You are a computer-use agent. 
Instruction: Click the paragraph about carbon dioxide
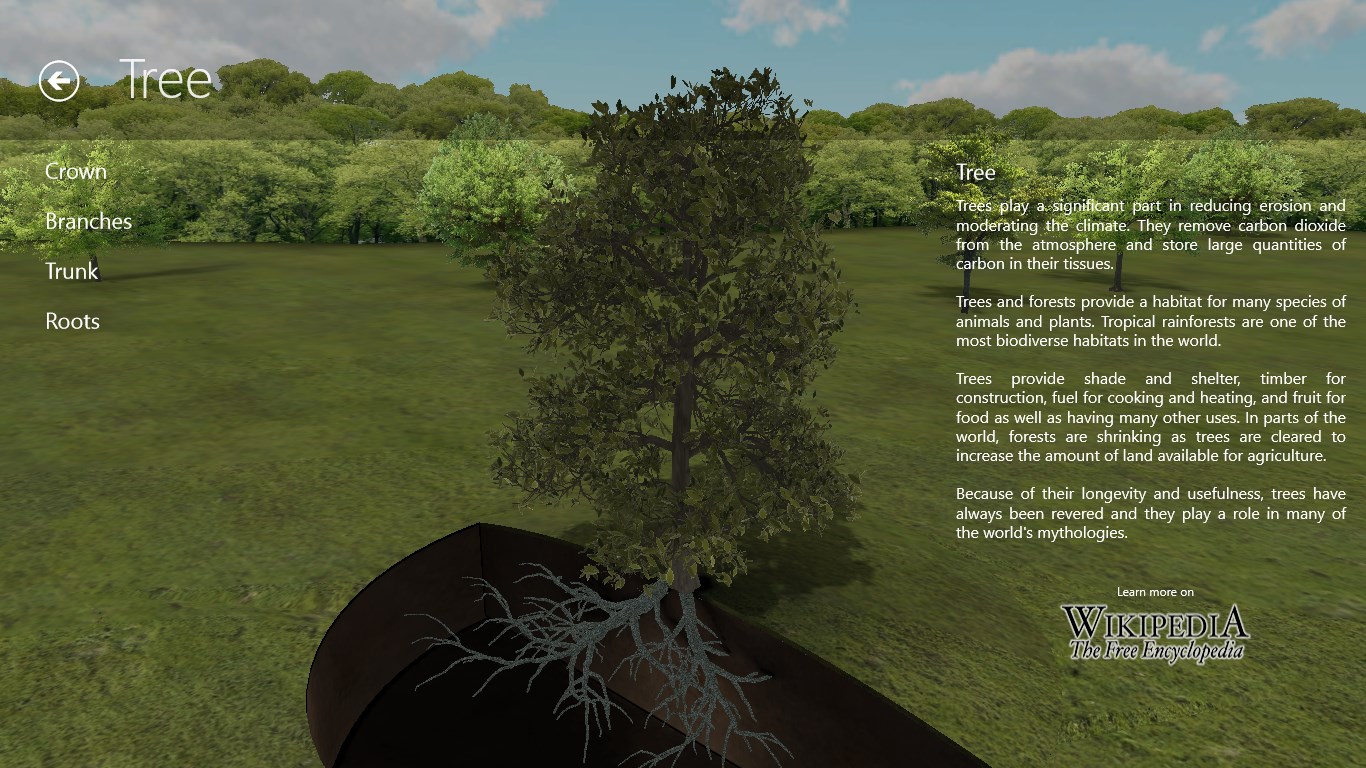click(x=1150, y=235)
